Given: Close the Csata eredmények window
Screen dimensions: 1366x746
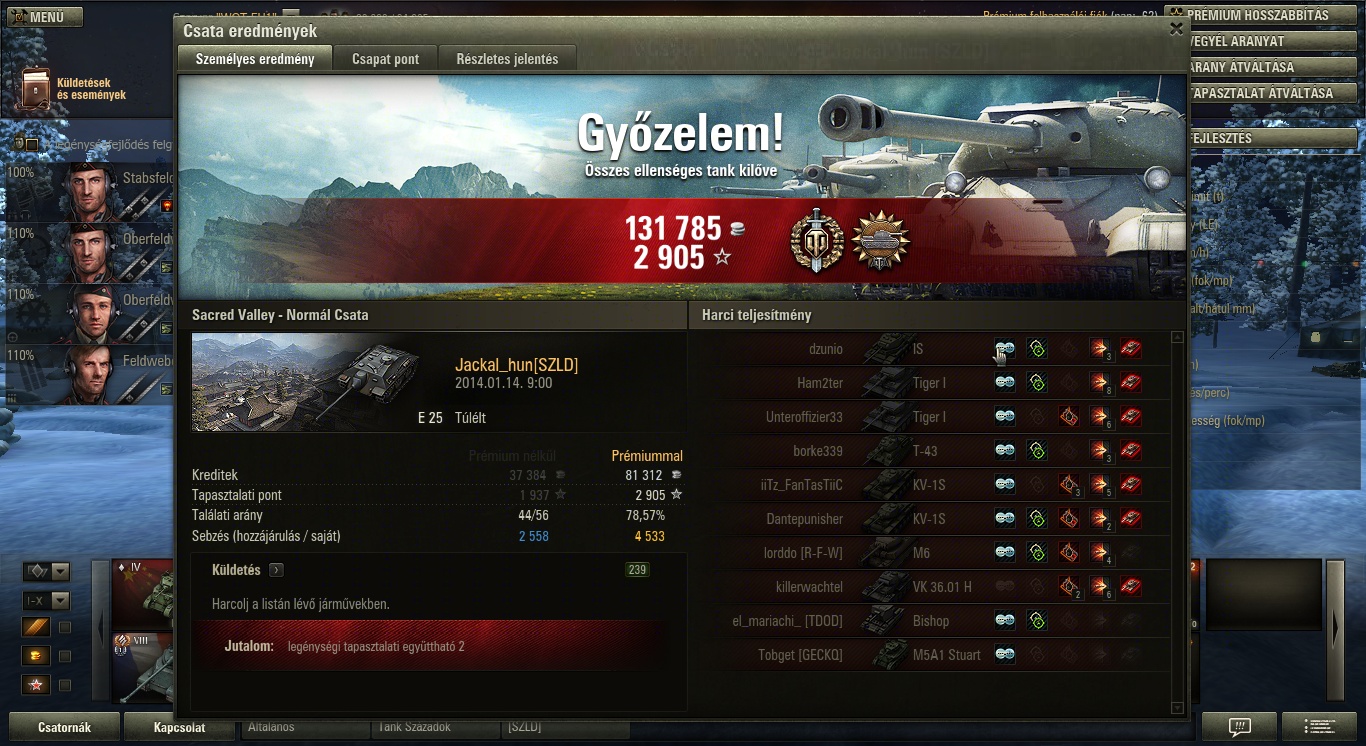Looking at the screenshot, I should click(1176, 29).
